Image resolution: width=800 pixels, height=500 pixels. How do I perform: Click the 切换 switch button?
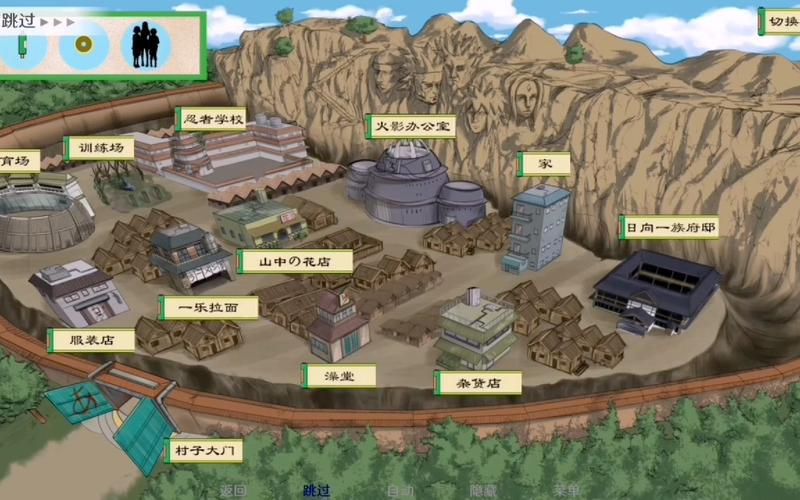(x=780, y=21)
